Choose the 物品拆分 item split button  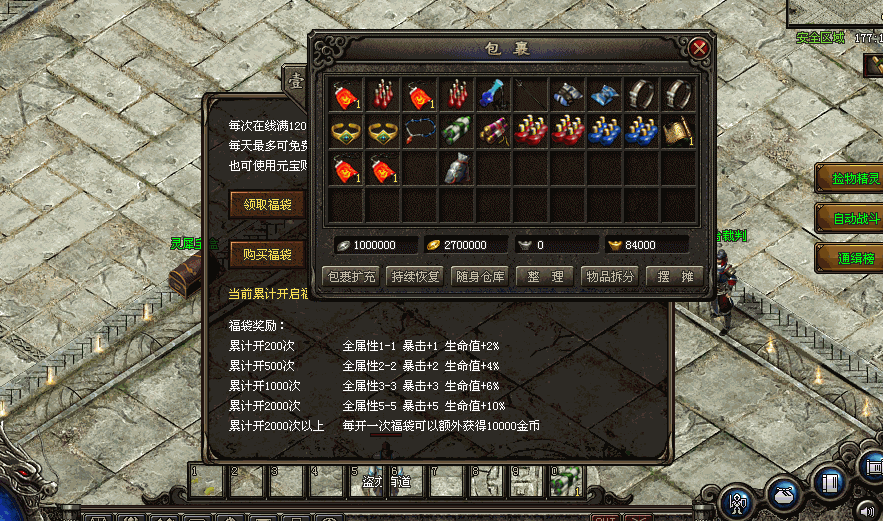tap(609, 277)
